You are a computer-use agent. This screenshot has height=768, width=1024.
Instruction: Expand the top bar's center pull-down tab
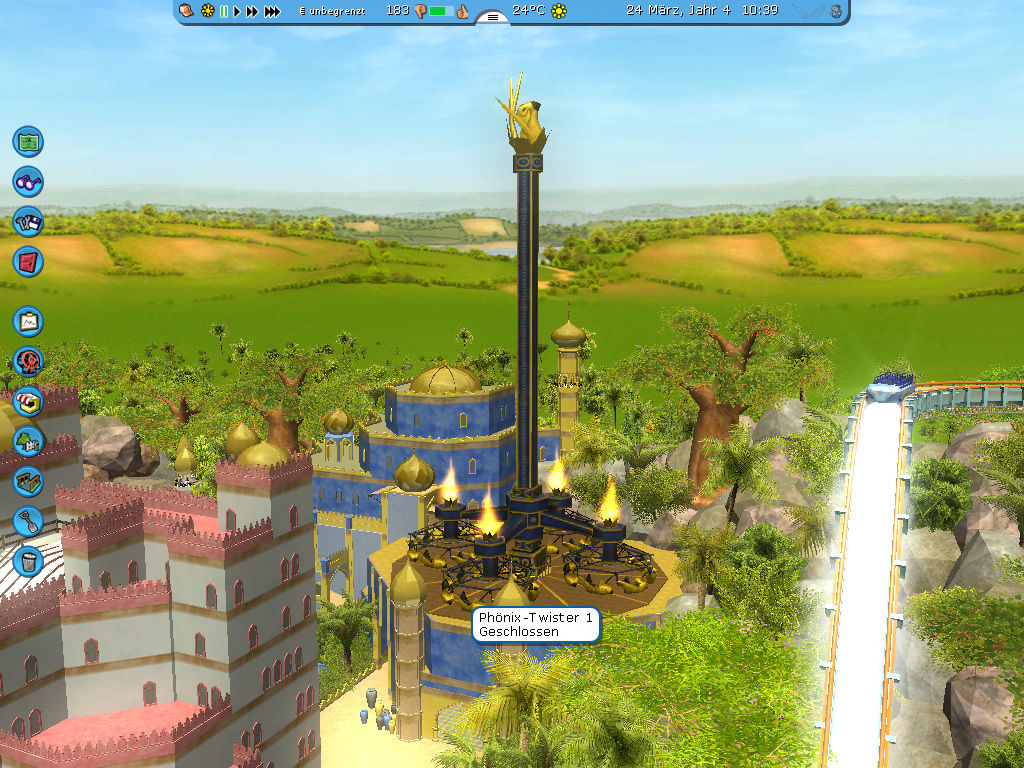pos(492,17)
